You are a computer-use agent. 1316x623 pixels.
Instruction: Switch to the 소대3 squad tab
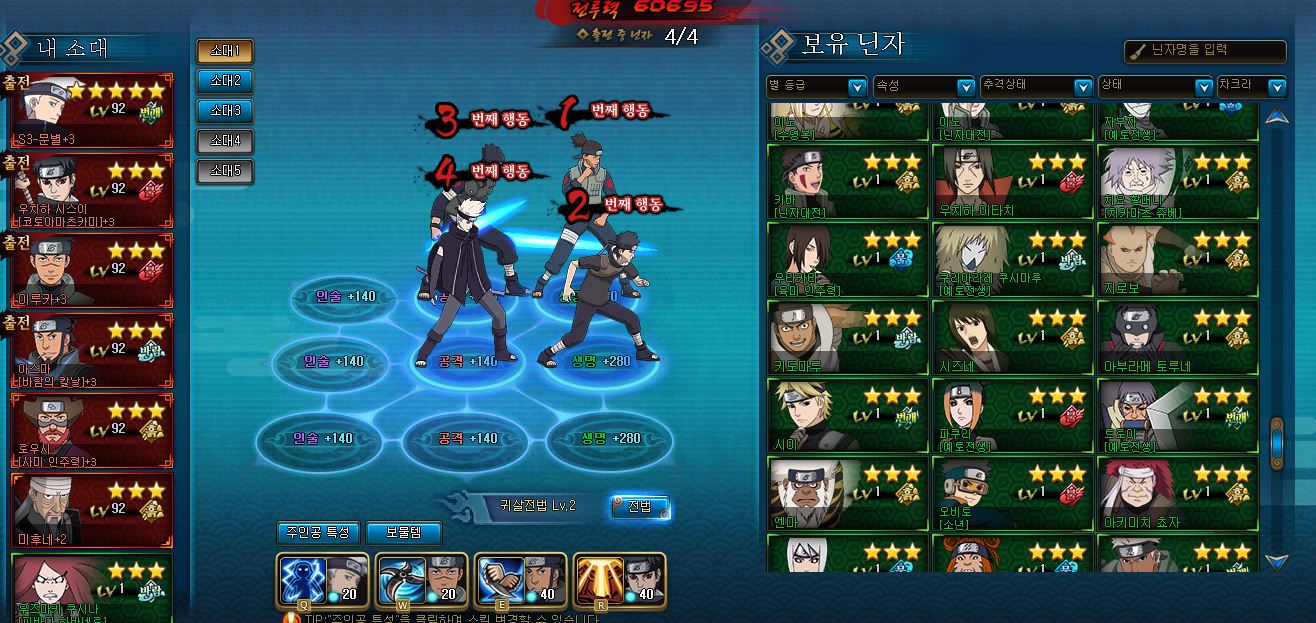pyautogui.click(x=224, y=111)
